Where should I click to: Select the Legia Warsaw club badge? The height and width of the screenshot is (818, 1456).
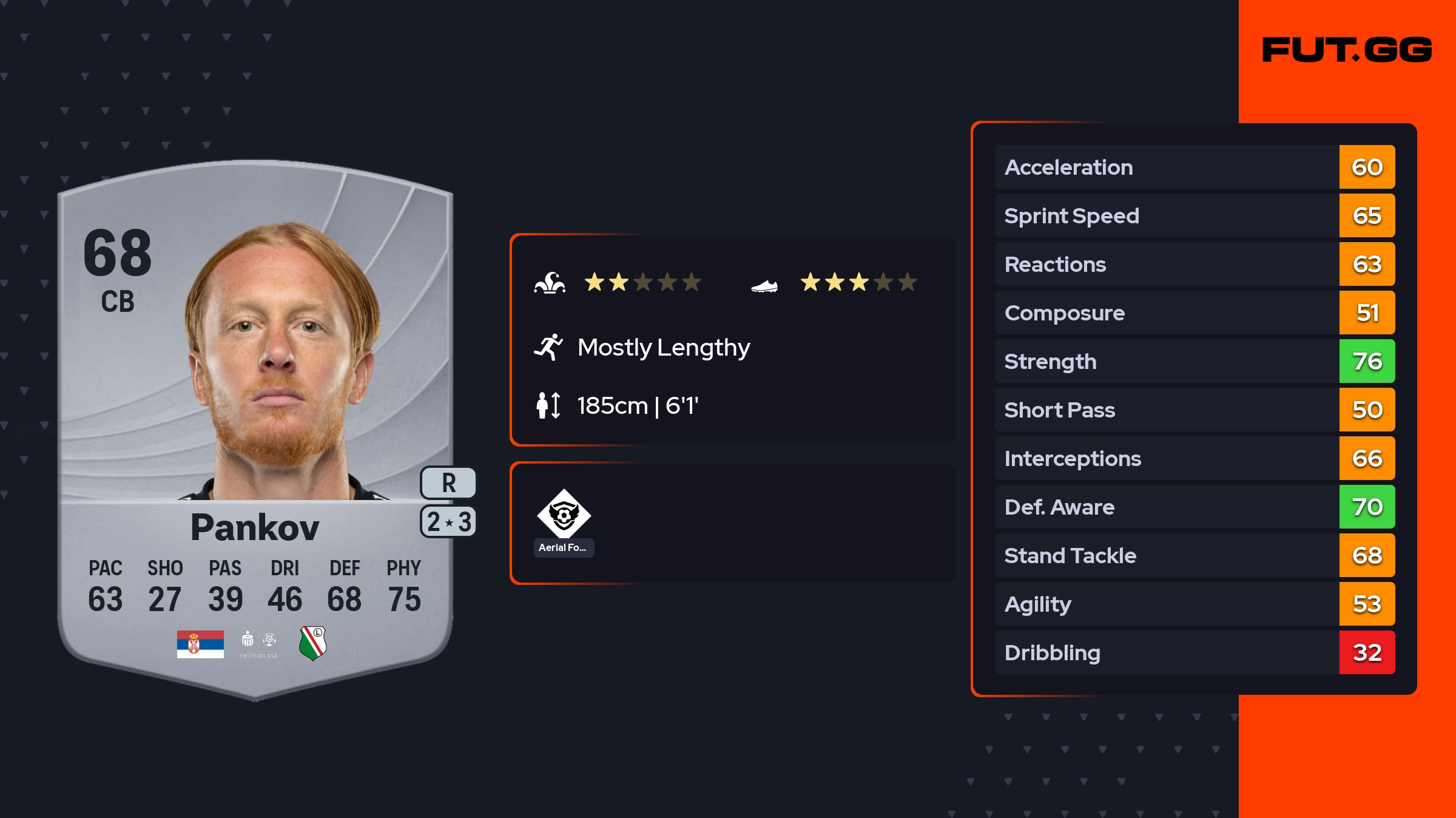point(313,643)
